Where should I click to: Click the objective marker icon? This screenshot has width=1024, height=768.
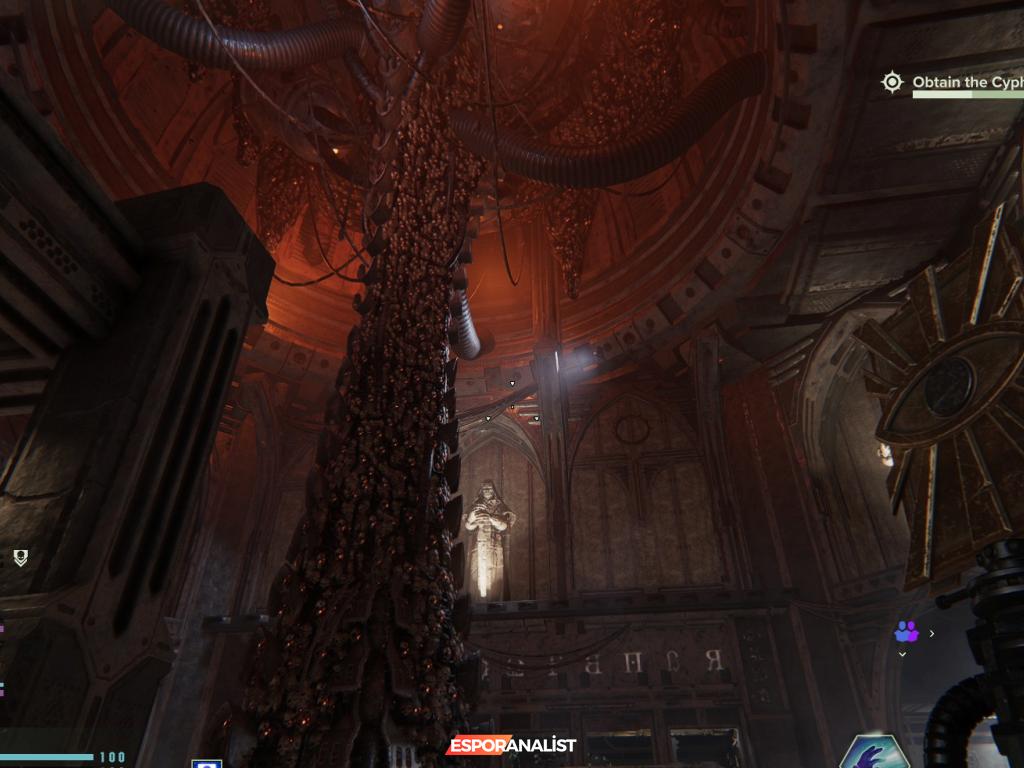click(892, 82)
